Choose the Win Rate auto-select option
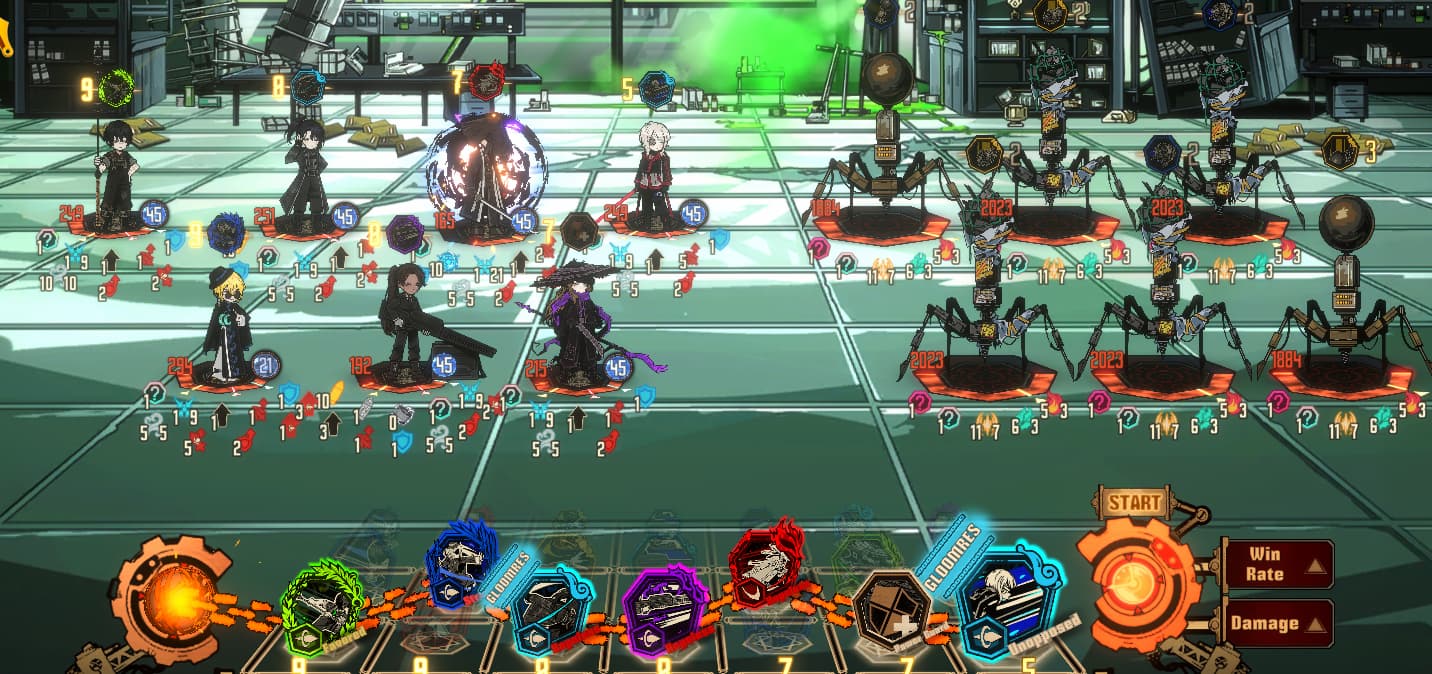The image size is (1432, 674). pos(1278,564)
